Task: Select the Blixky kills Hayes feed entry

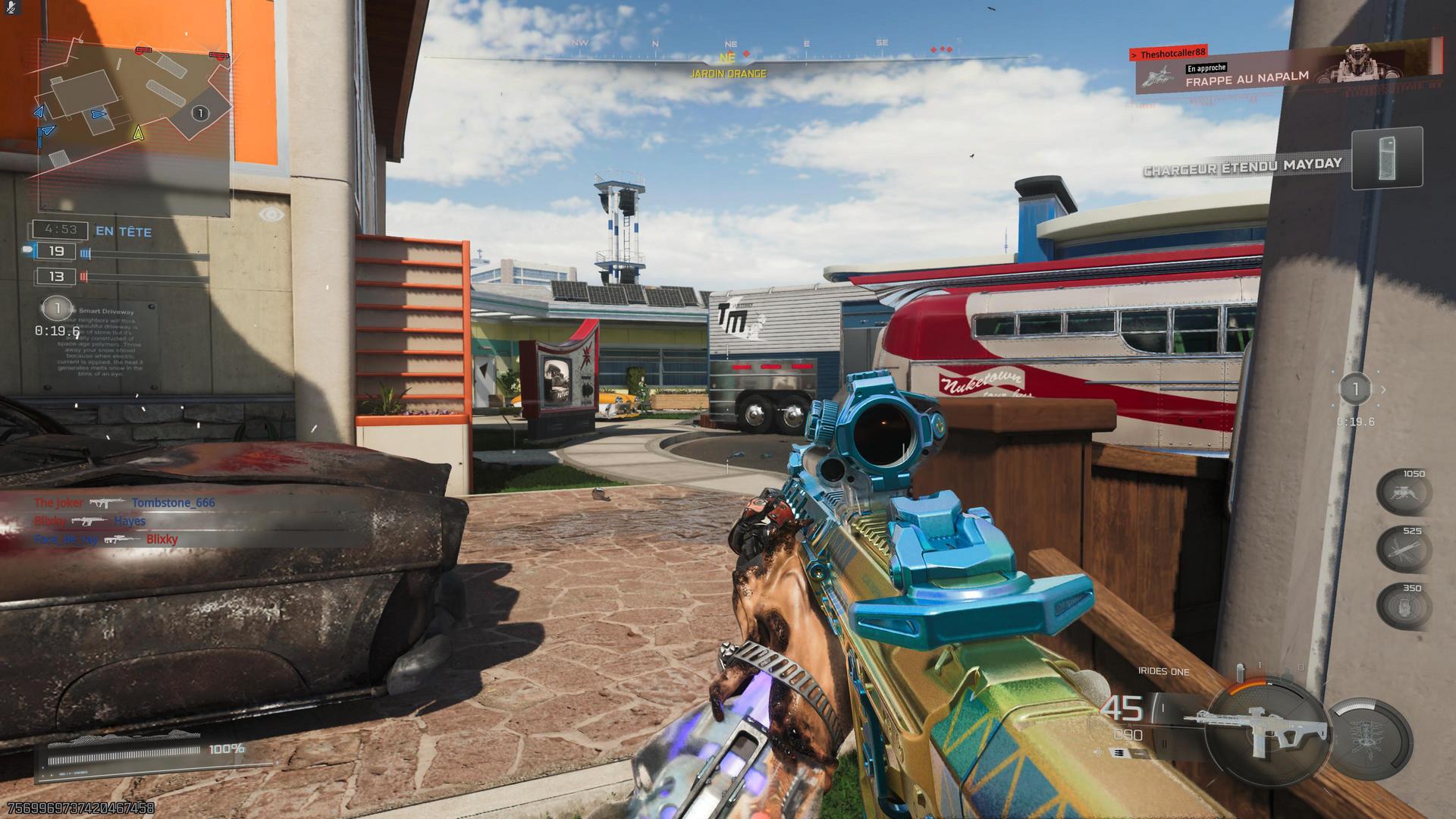Action: pos(89,521)
